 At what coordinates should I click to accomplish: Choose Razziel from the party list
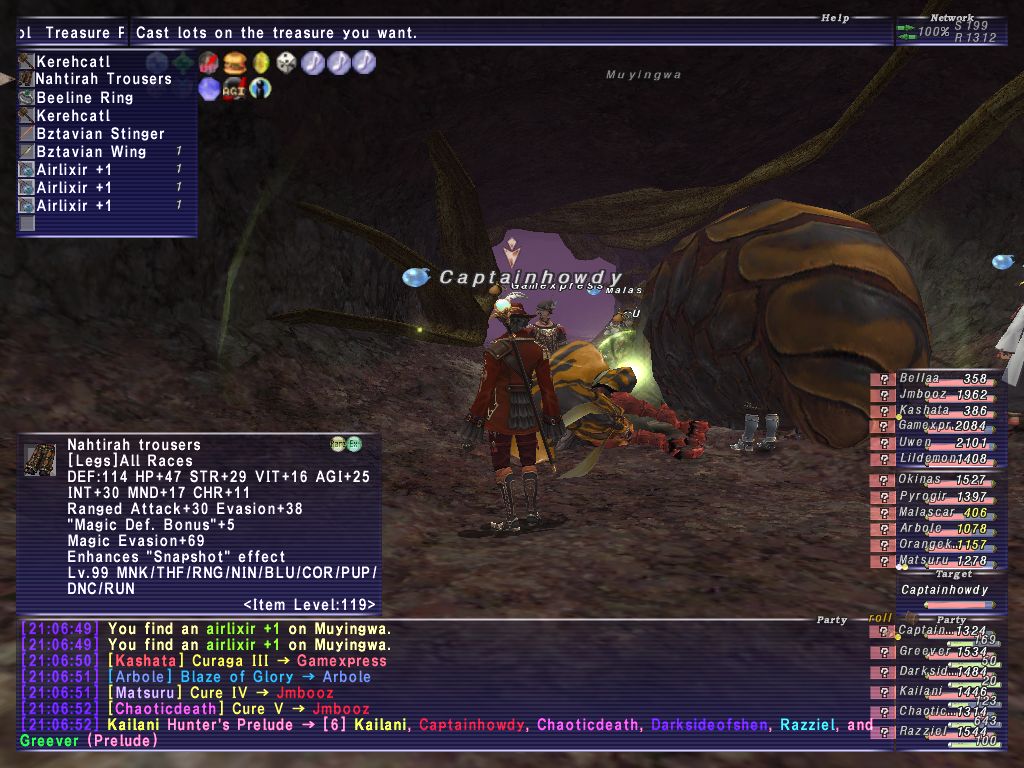[921, 731]
